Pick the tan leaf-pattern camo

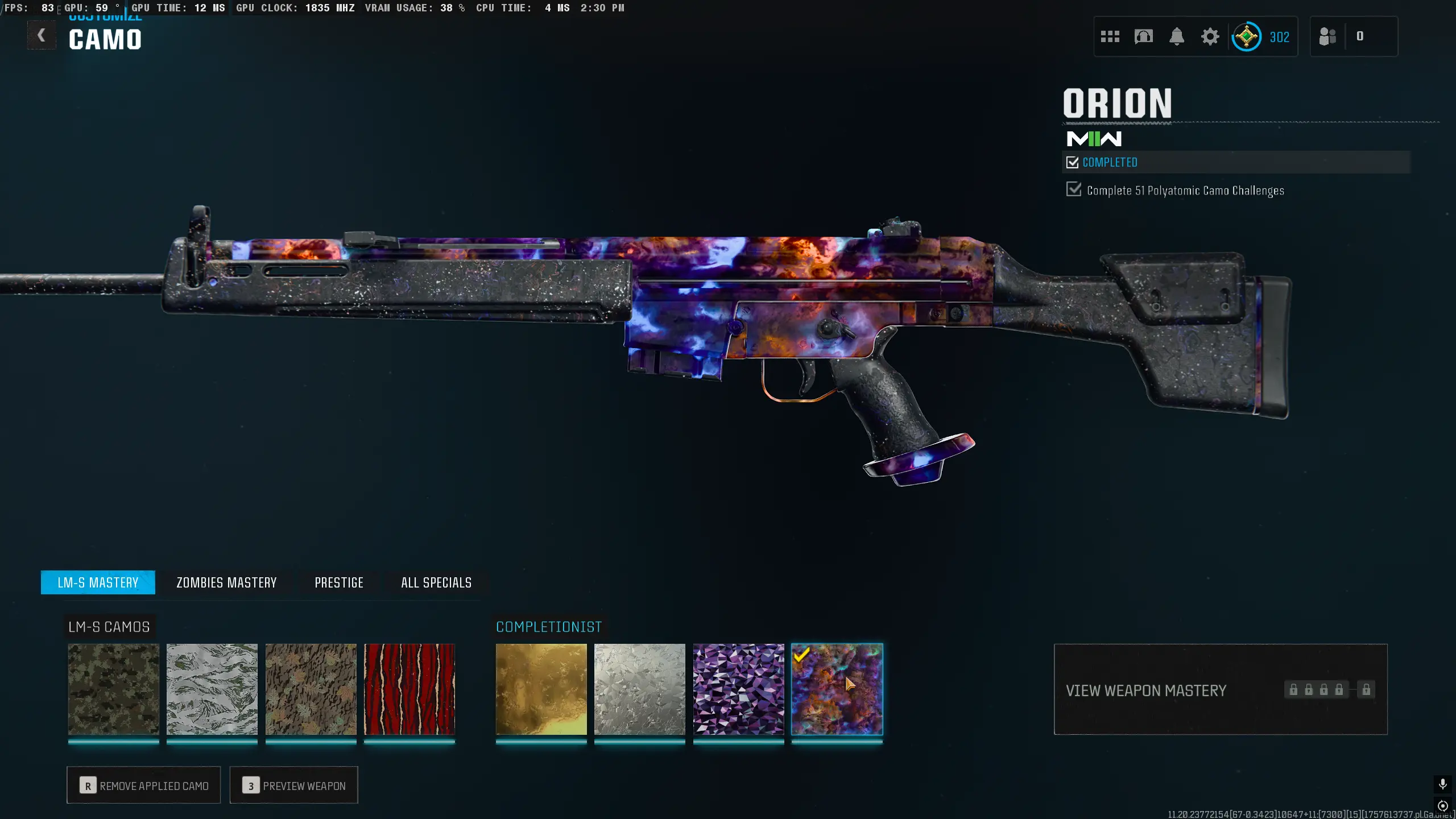tap(311, 689)
